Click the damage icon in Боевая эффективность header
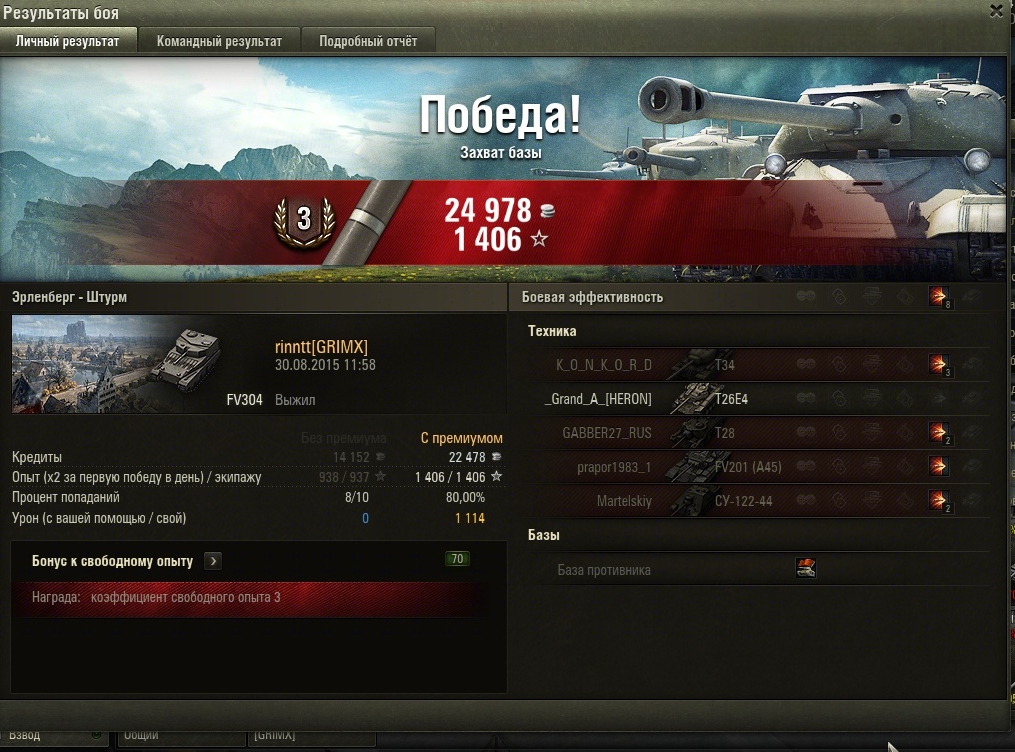 [x=939, y=297]
